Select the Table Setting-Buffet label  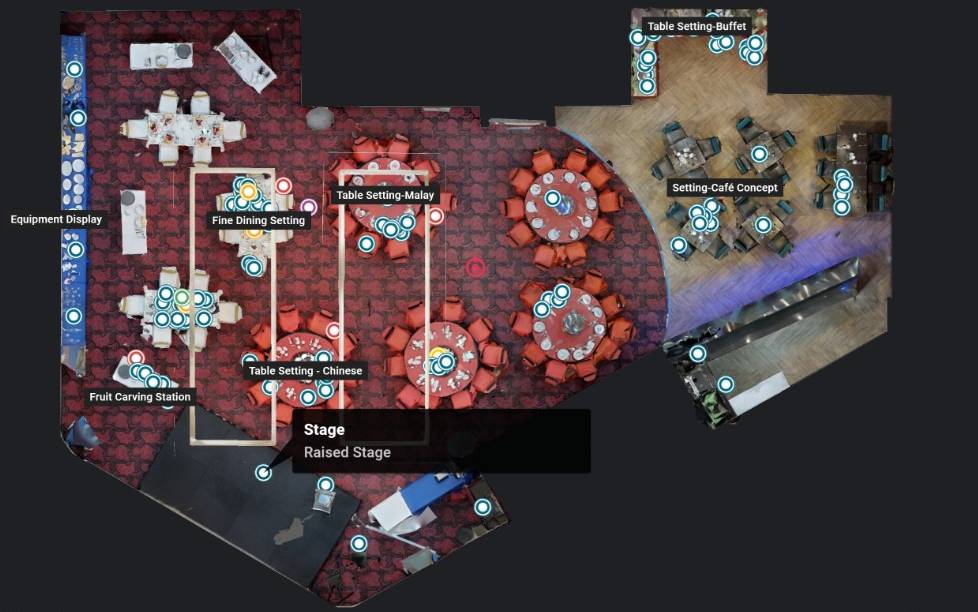point(696,27)
